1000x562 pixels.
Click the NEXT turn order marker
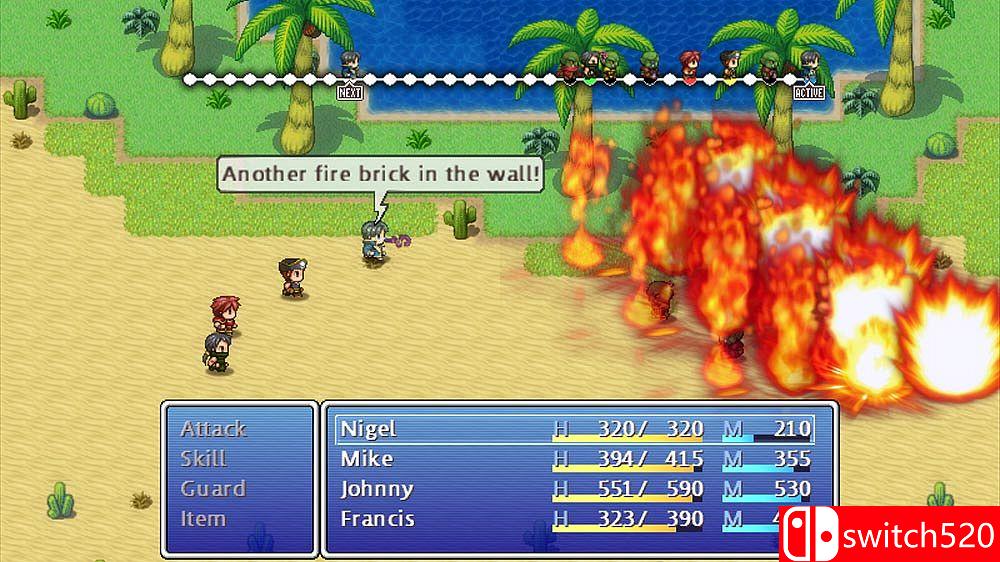point(349,92)
